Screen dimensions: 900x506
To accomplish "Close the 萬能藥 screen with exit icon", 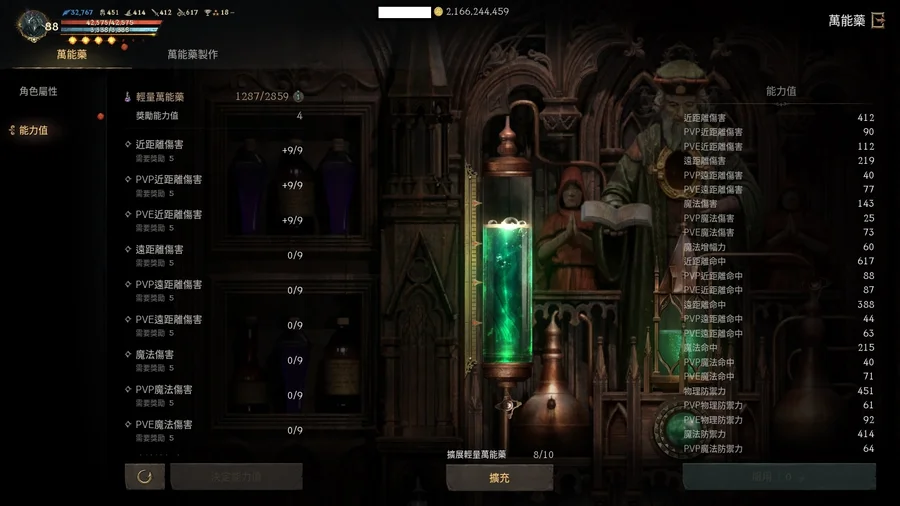I will [878, 20].
